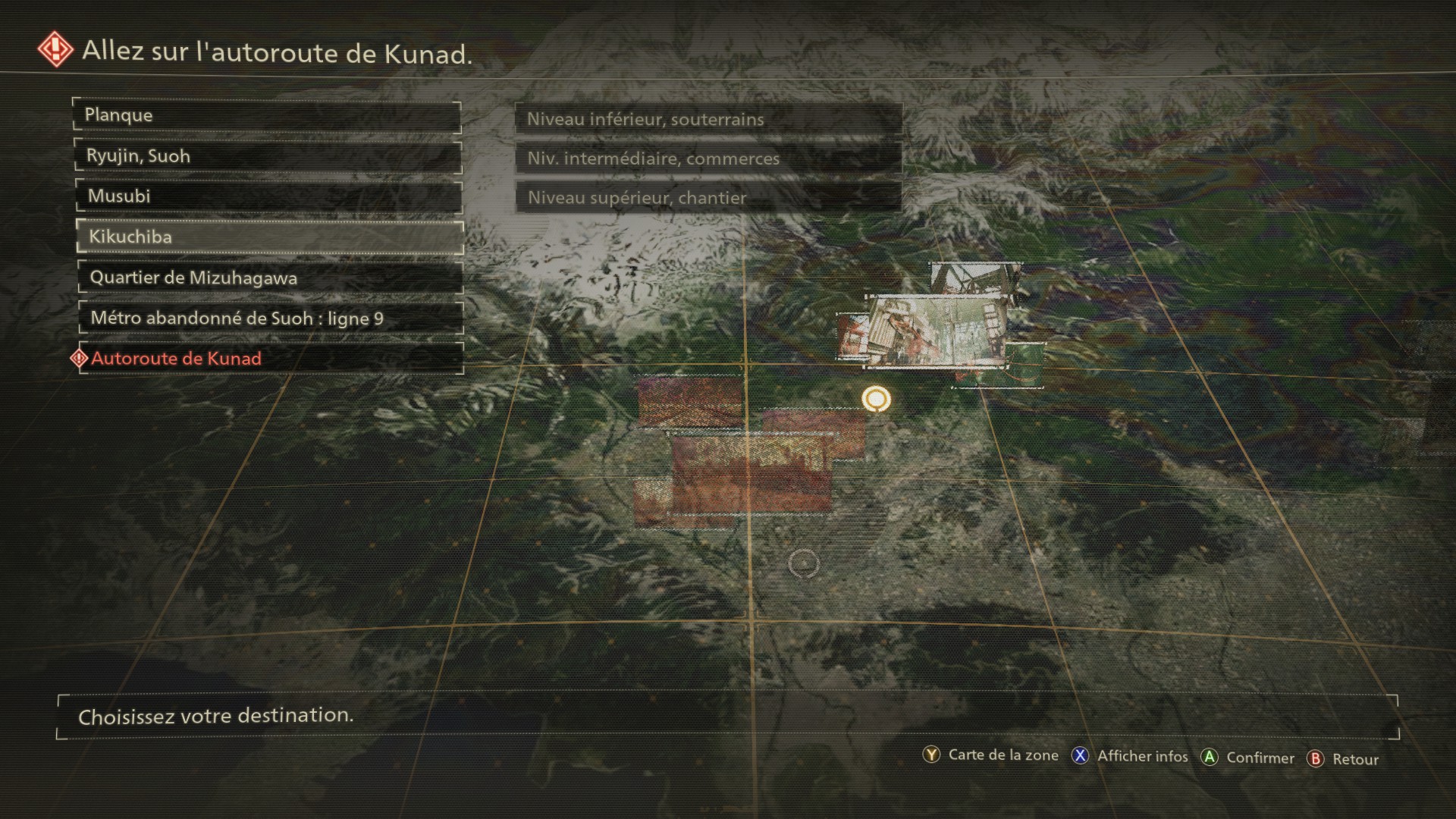Open Quartier de Mizuhagawa
Image resolution: width=1456 pixels, height=819 pixels.
(x=269, y=278)
